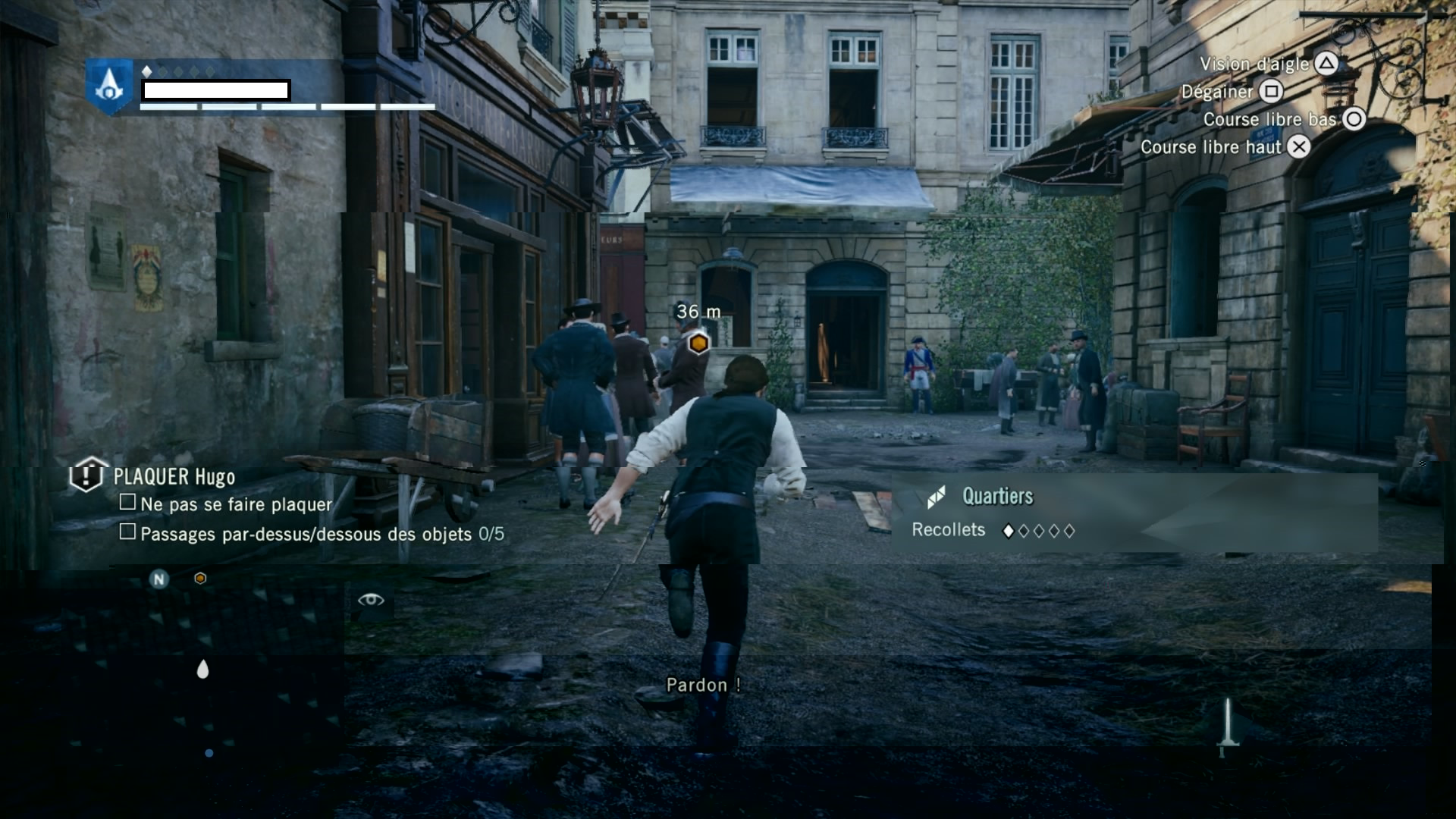Click the orange hexagon target marker
1456x819 pixels.
[x=698, y=344]
